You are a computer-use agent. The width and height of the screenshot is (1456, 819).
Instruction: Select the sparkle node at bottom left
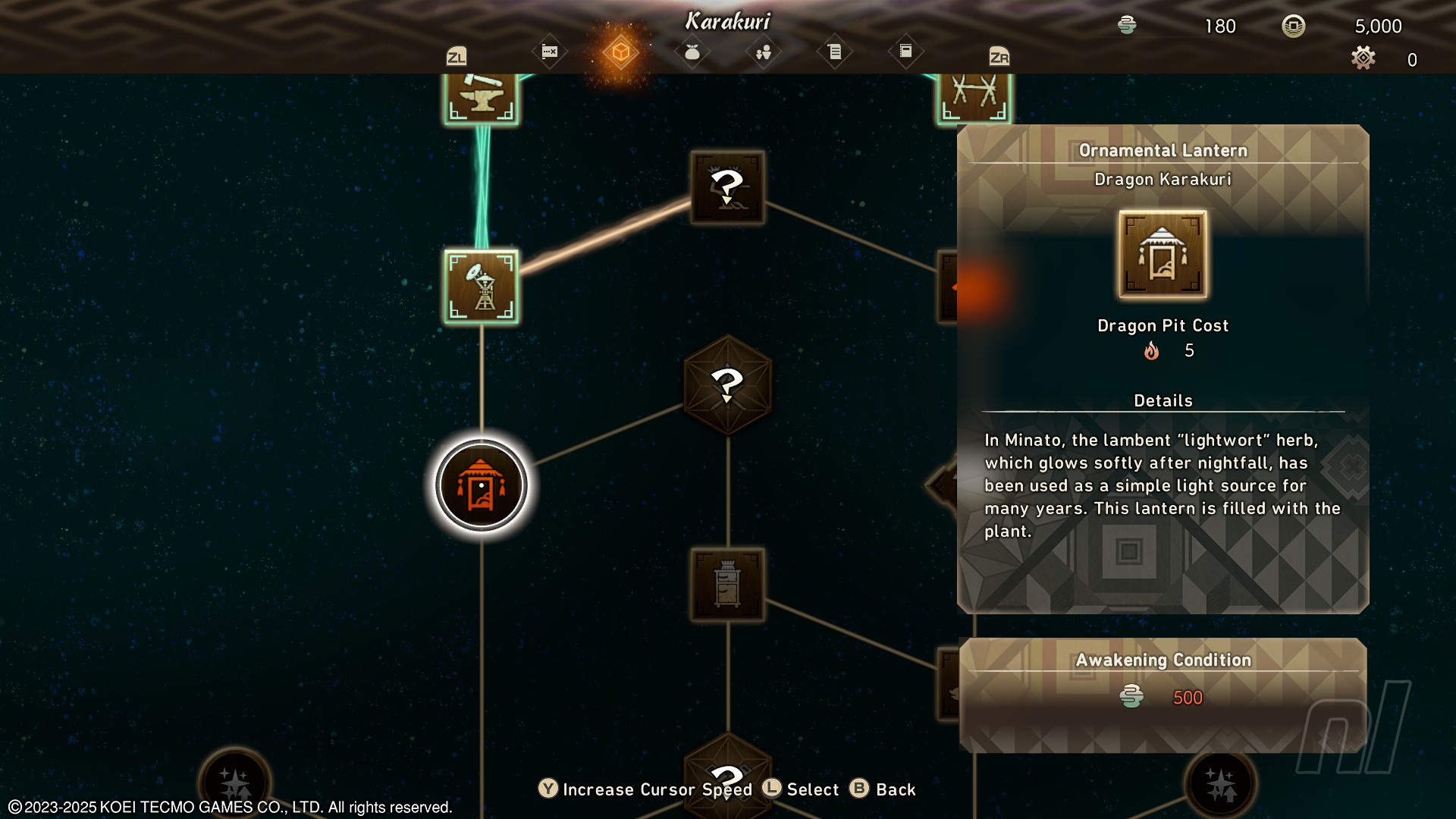(x=235, y=783)
